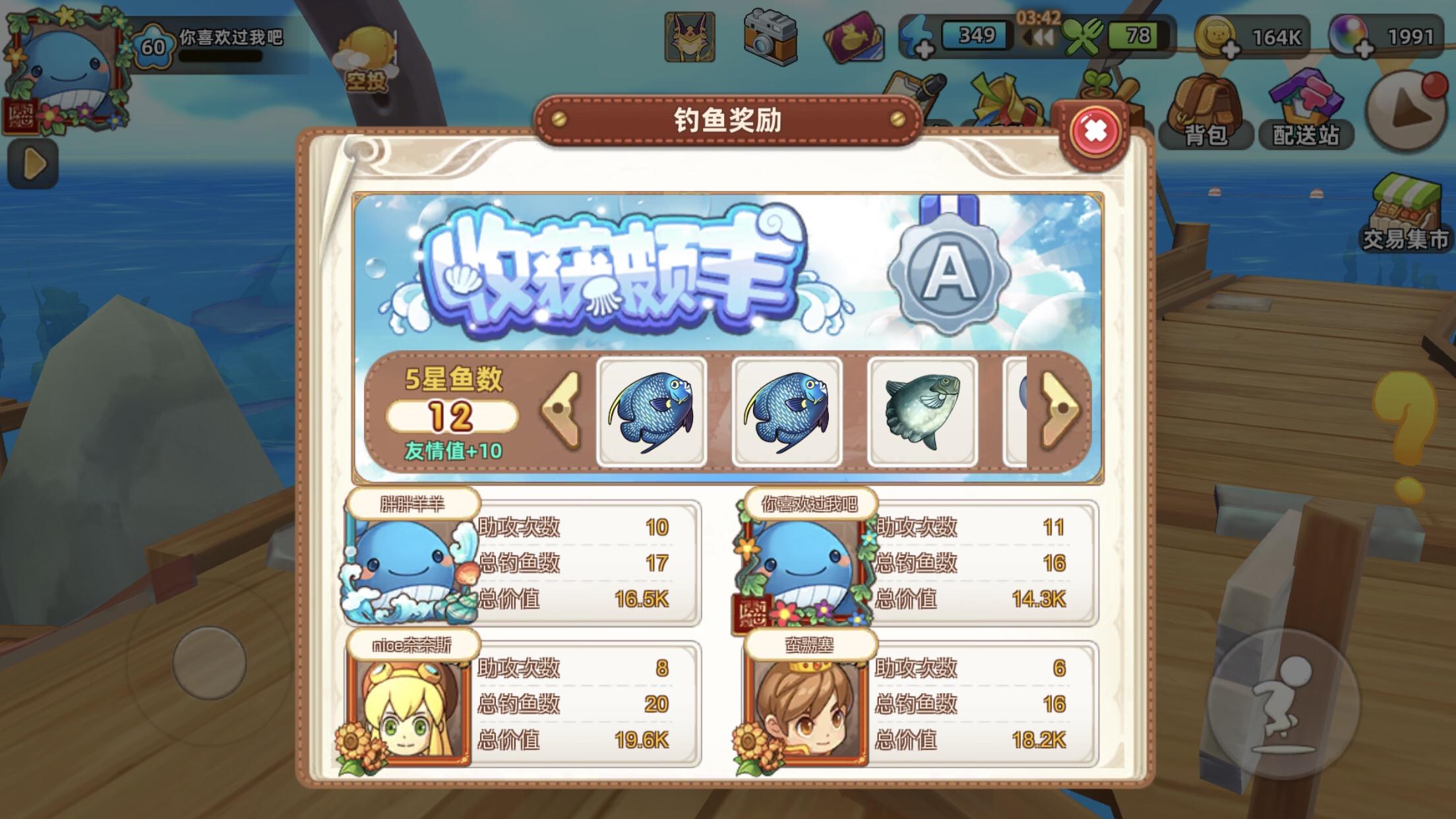Open the duck card collection icon

(855, 36)
